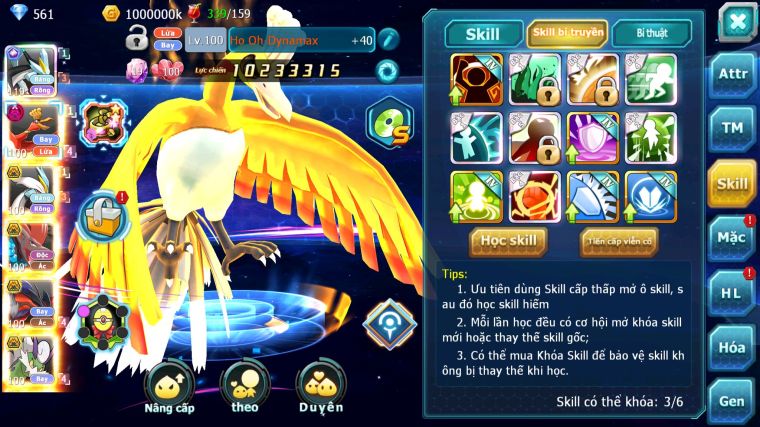Image resolution: width=760 pixels, height=427 pixels.
Task: Click the Học skill button
Action: tap(508, 240)
